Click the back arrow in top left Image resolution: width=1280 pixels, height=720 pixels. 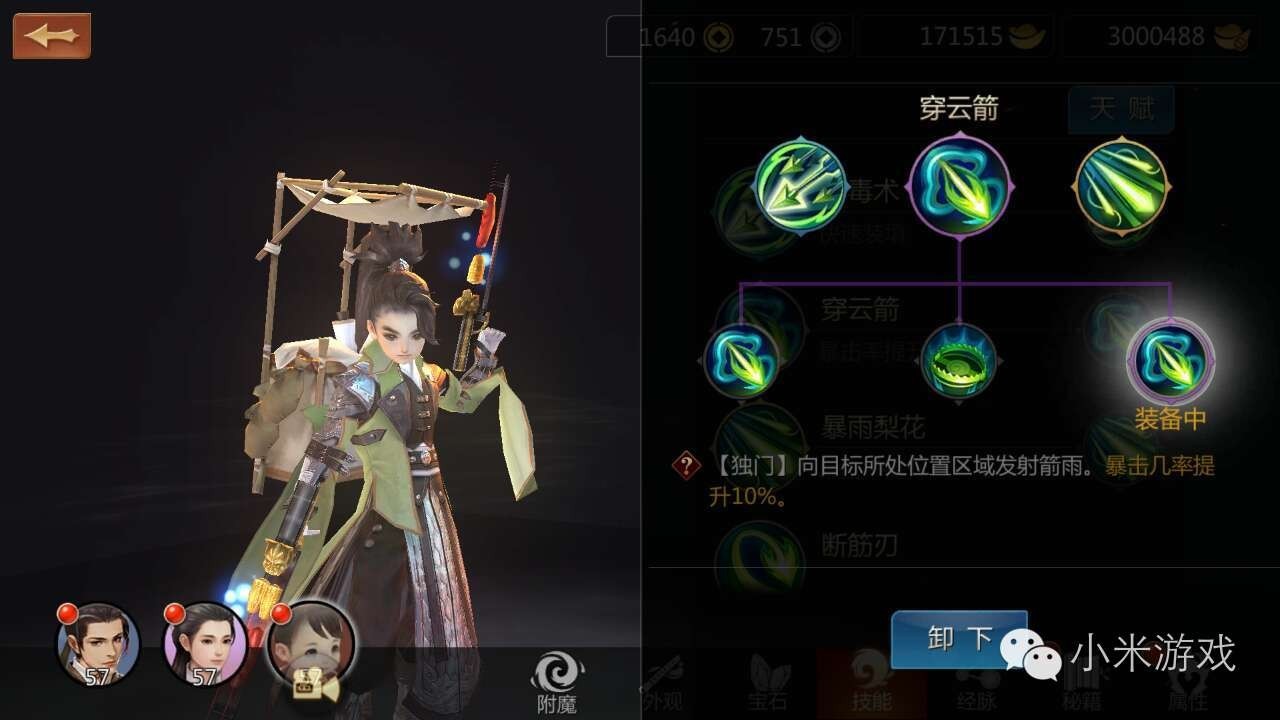tap(50, 36)
